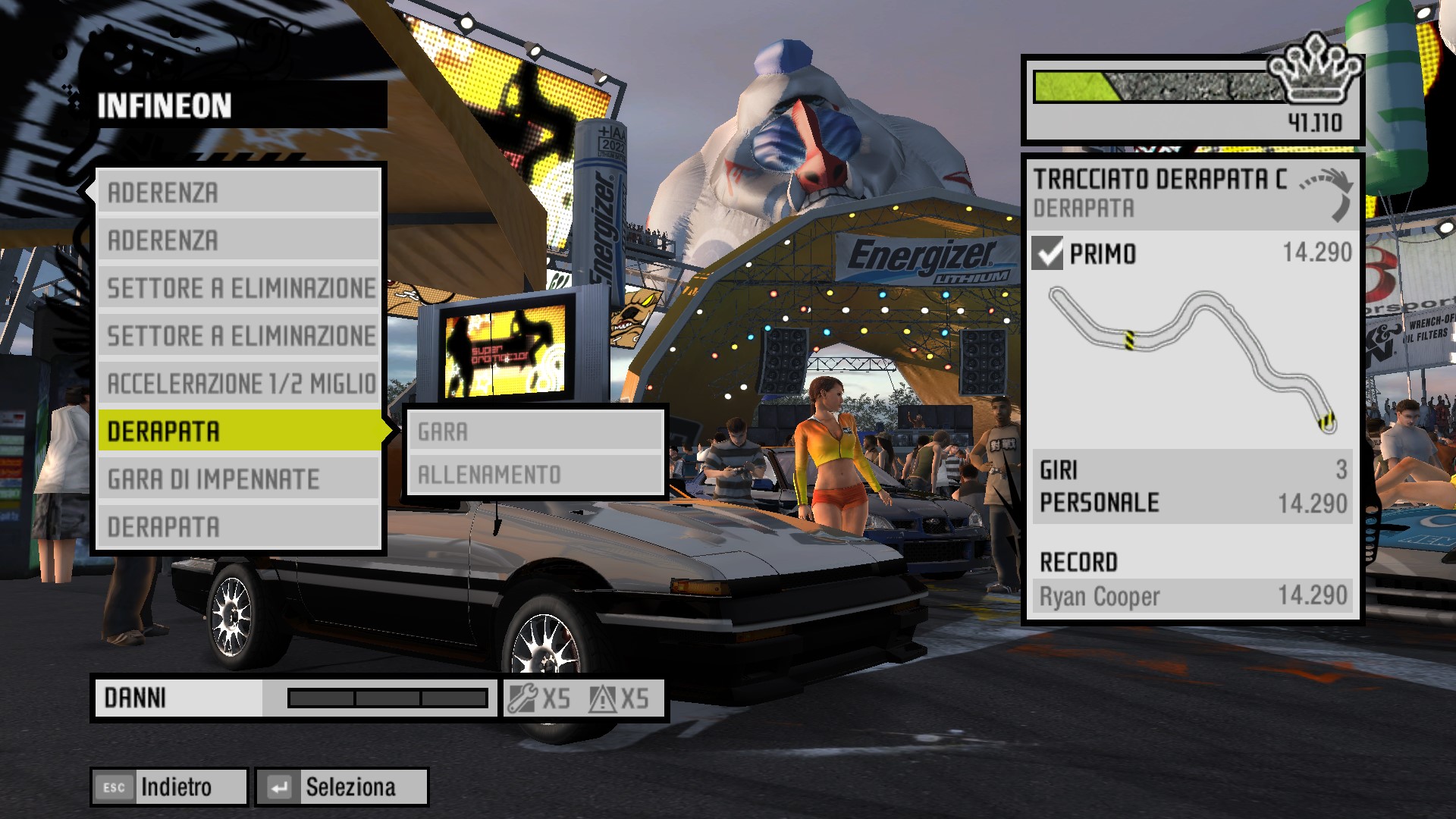Viewport: 1456px width, 819px height.
Task: Confirm with the Seleziona button
Action: click(x=342, y=787)
